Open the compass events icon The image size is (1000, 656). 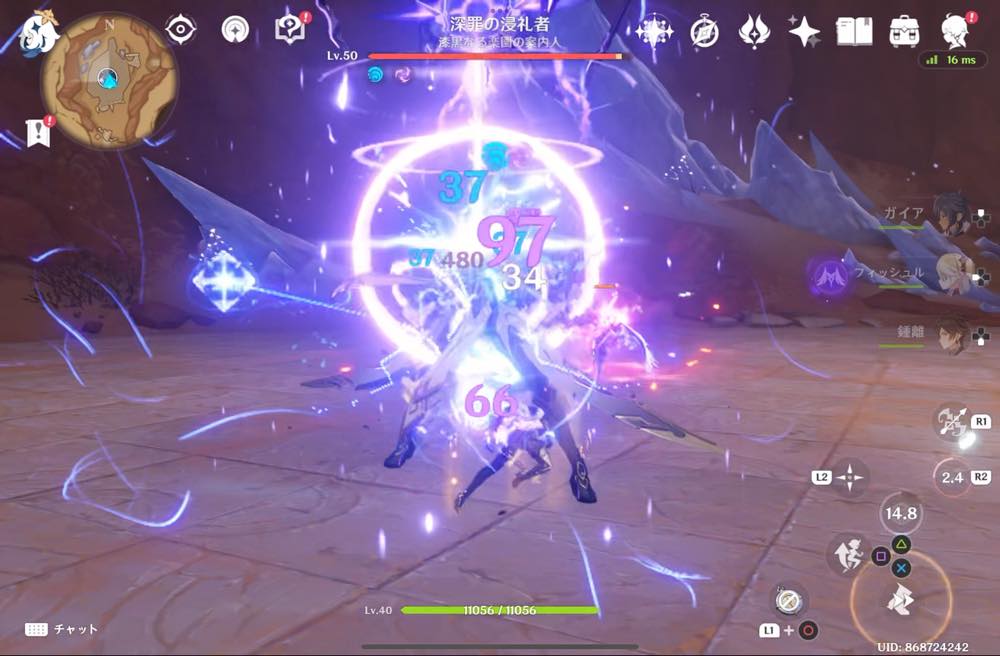point(705,31)
